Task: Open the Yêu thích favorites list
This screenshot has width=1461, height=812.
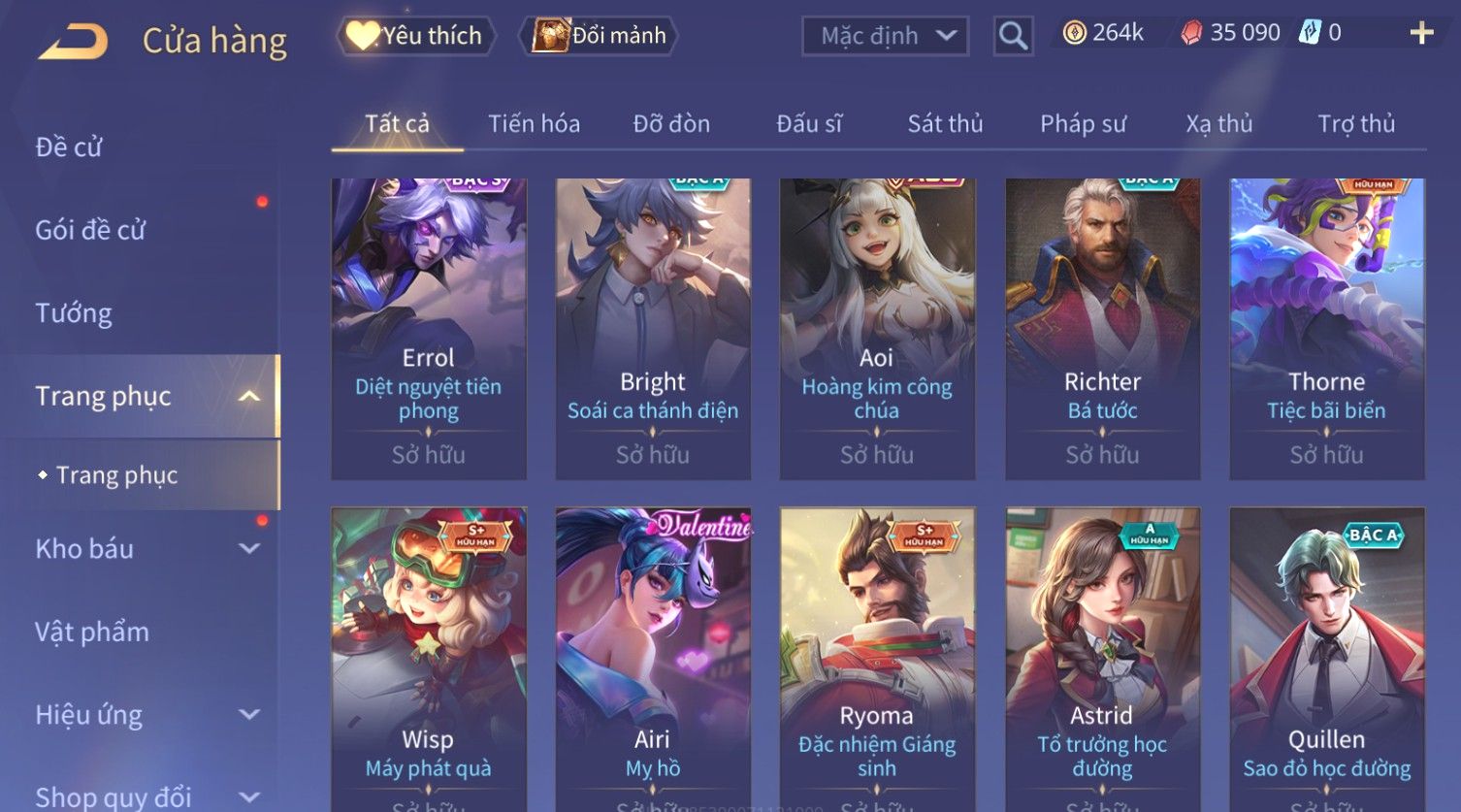Action: coord(416,36)
